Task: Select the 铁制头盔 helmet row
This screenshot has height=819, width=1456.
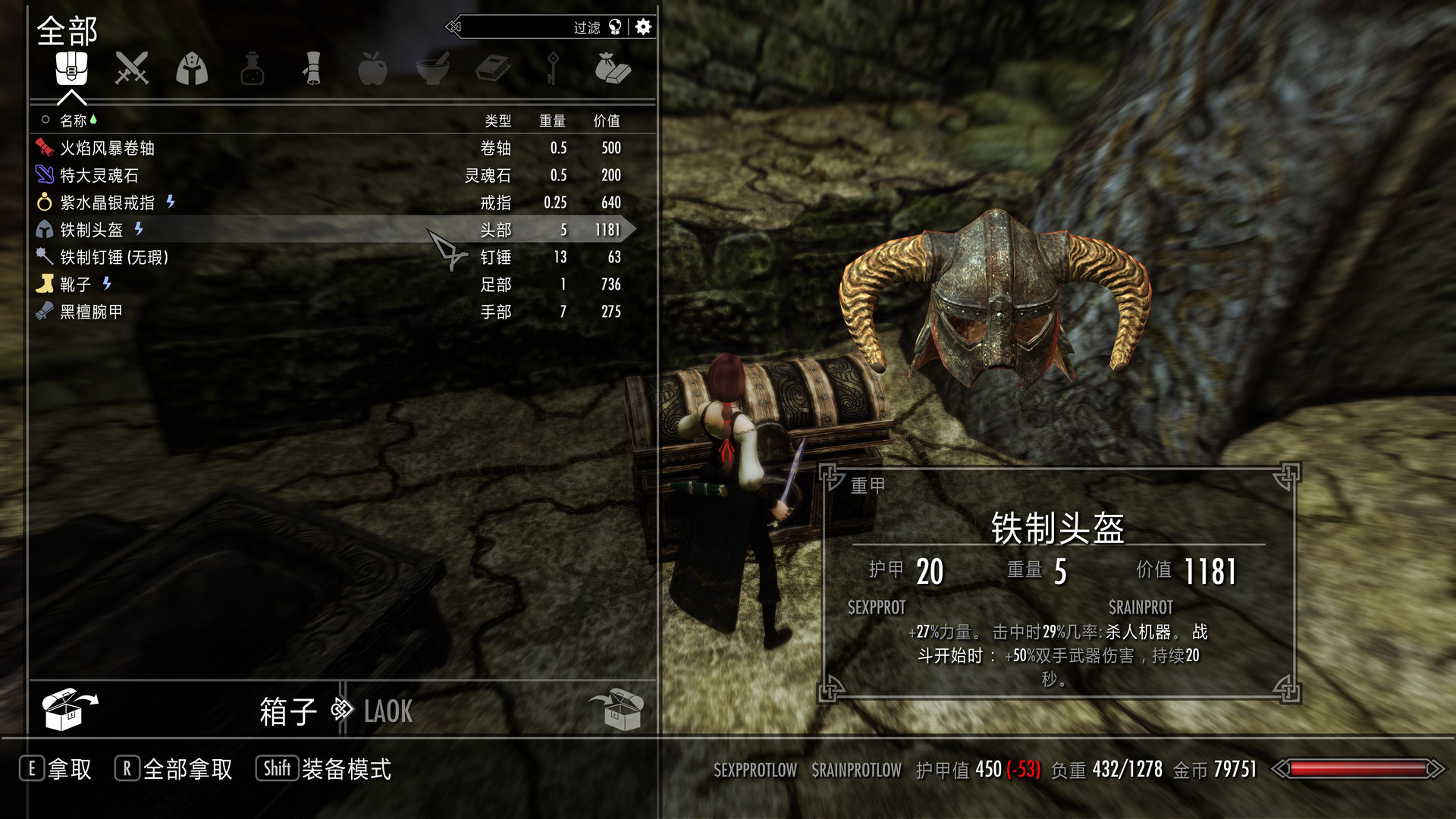Action: click(91, 230)
